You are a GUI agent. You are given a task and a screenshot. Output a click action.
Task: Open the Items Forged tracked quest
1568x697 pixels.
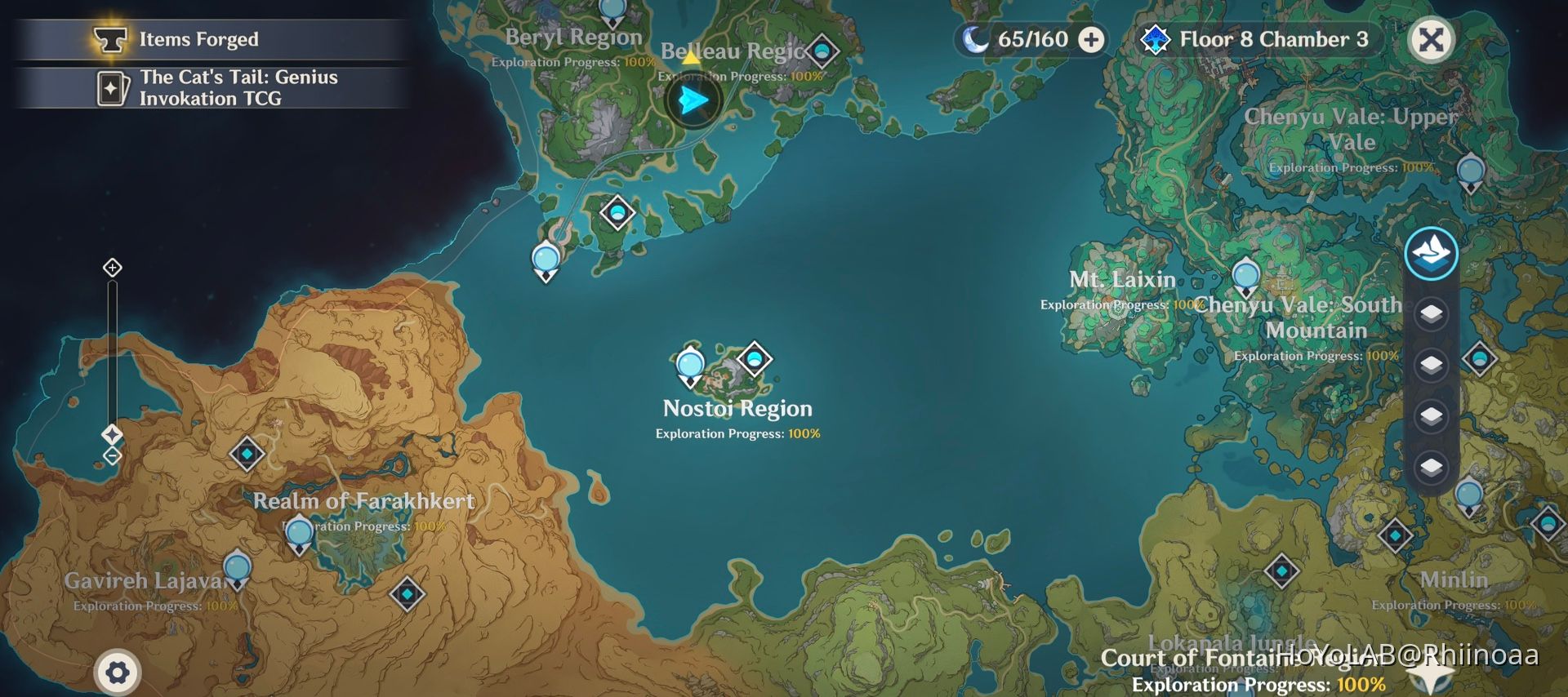click(199, 38)
